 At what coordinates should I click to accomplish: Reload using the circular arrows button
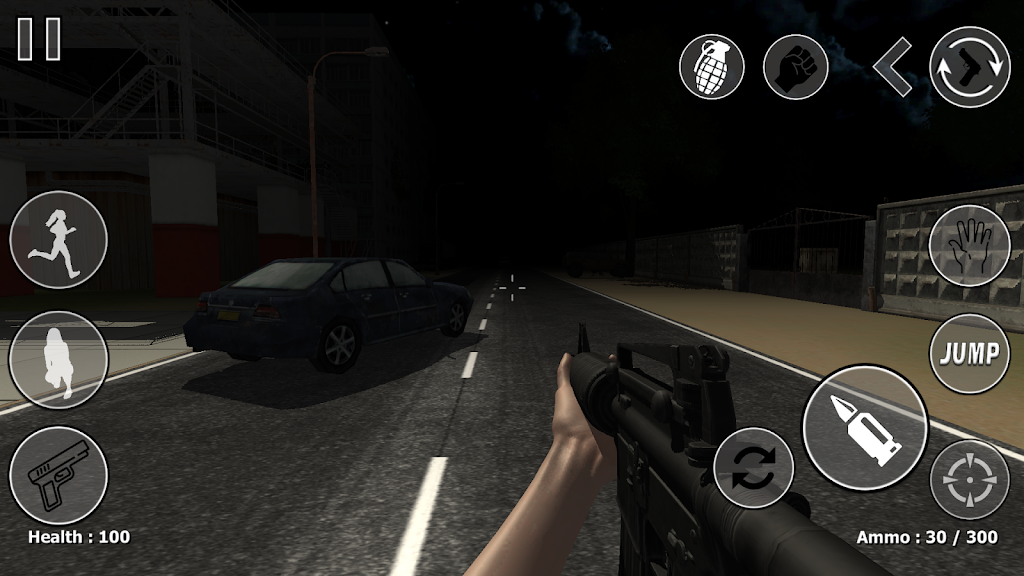coord(753,468)
